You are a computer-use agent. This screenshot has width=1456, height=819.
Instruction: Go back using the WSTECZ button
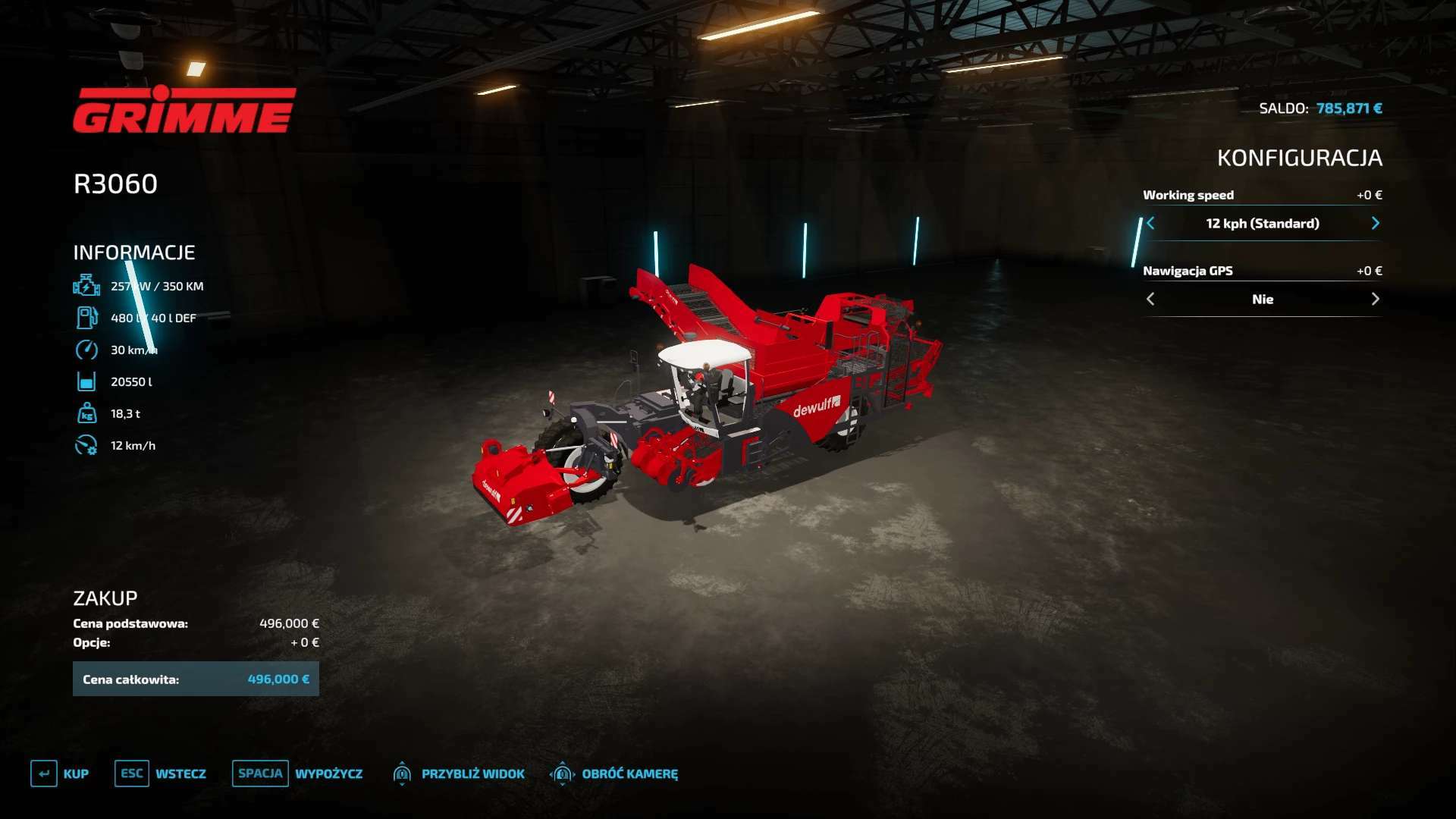(161, 773)
